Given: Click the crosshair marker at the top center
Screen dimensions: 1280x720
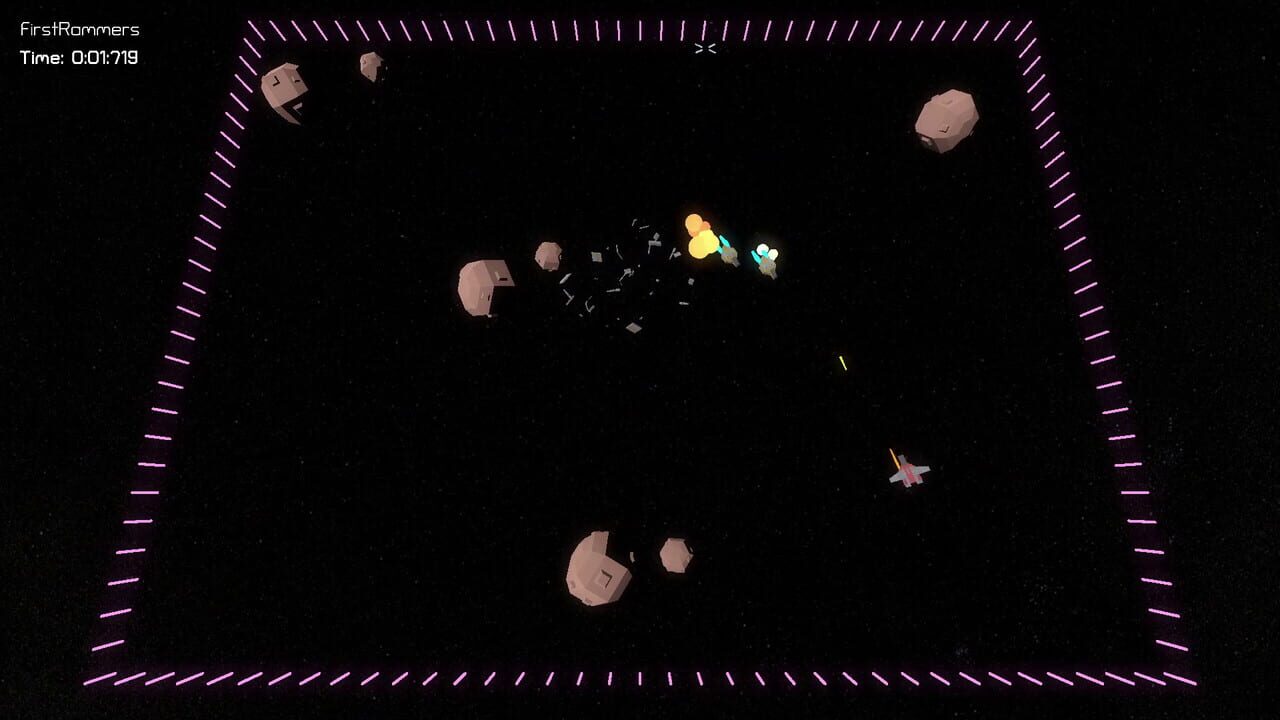Looking at the screenshot, I should (705, 49).
